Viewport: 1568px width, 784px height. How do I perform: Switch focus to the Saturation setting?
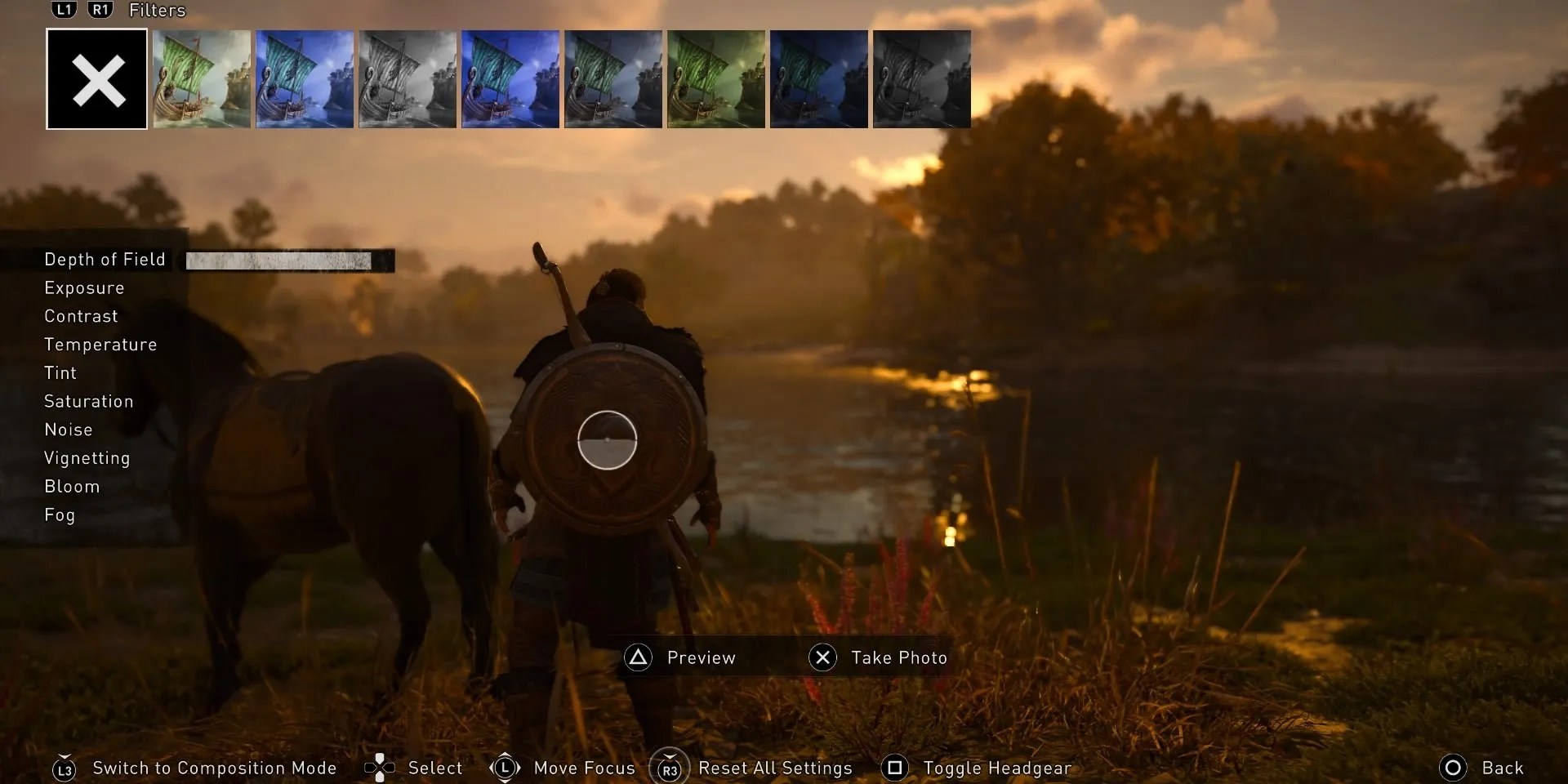89,401
